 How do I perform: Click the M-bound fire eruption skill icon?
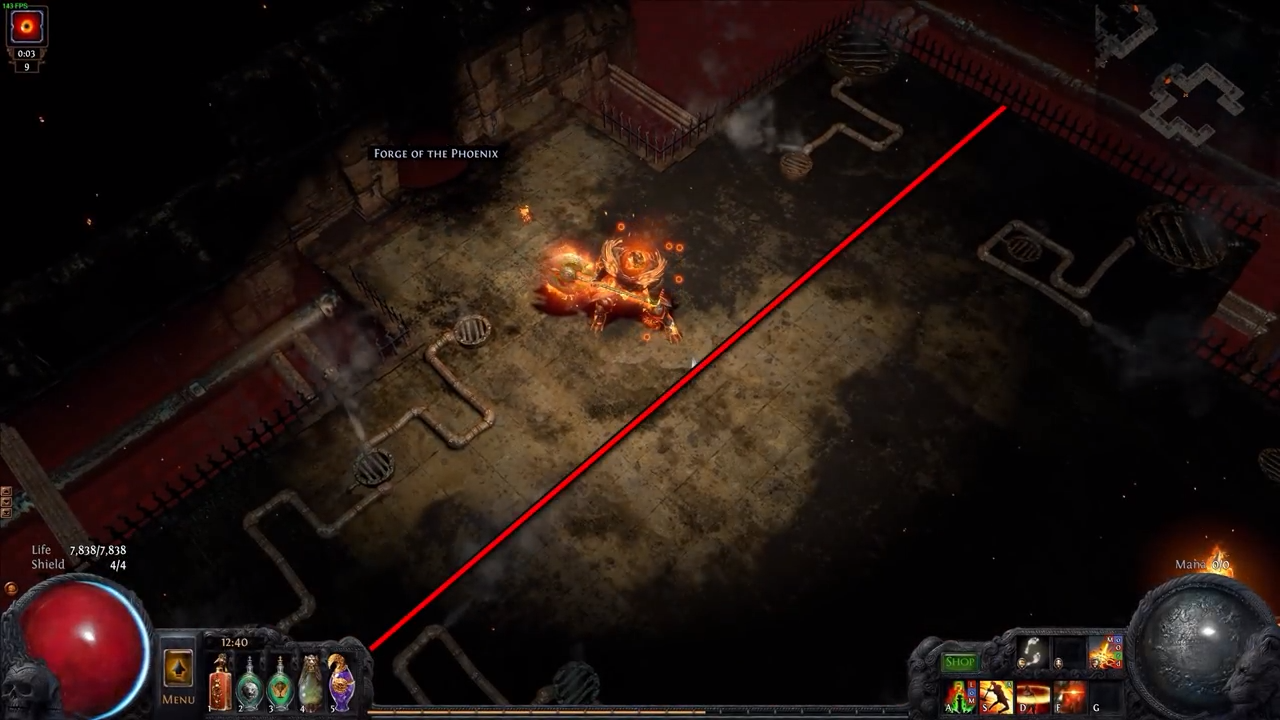(1100, 655)
